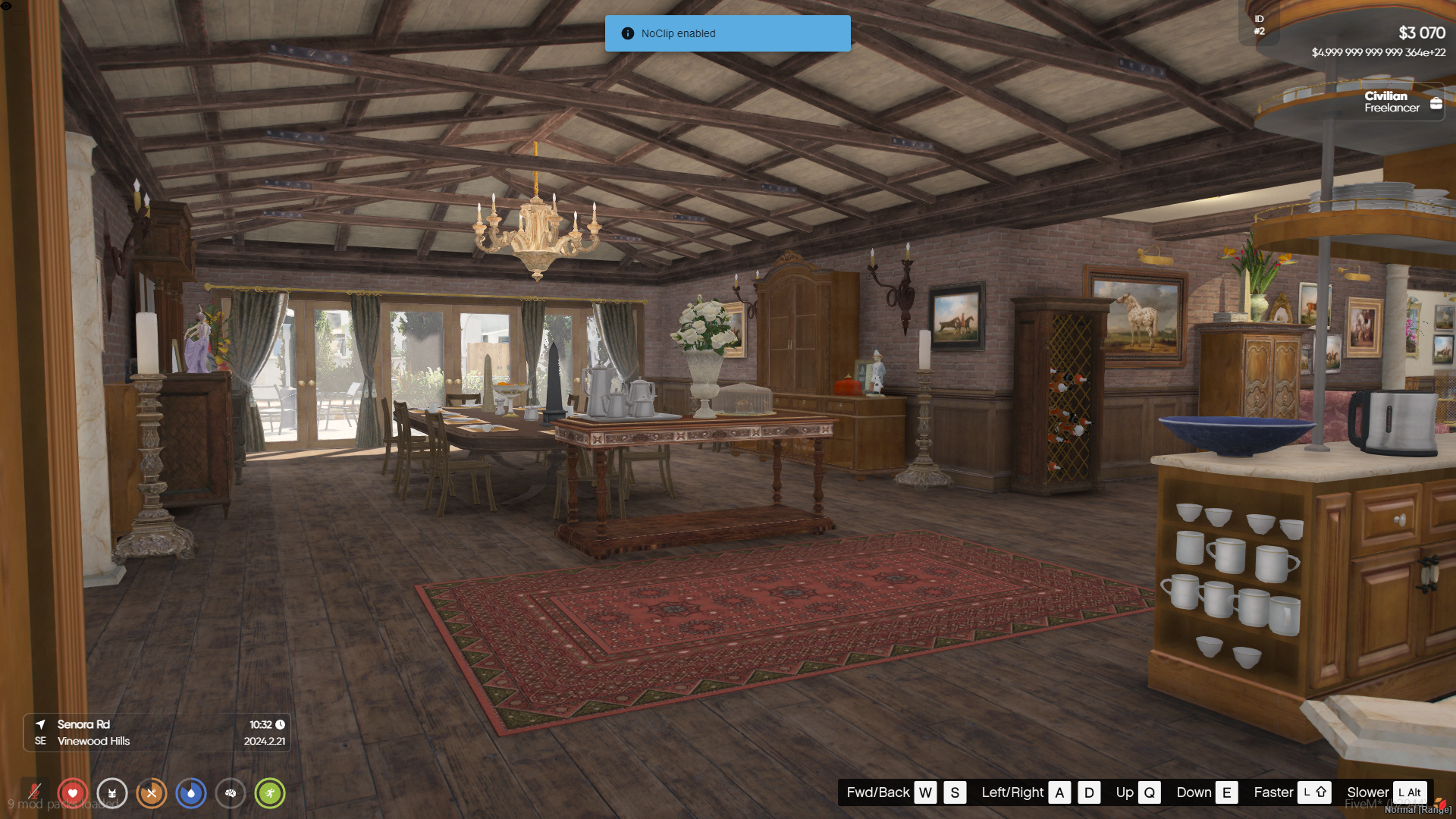Click the clock icon beside the time
Viewport: 1456px width, 819px height.
coord(280,724)
